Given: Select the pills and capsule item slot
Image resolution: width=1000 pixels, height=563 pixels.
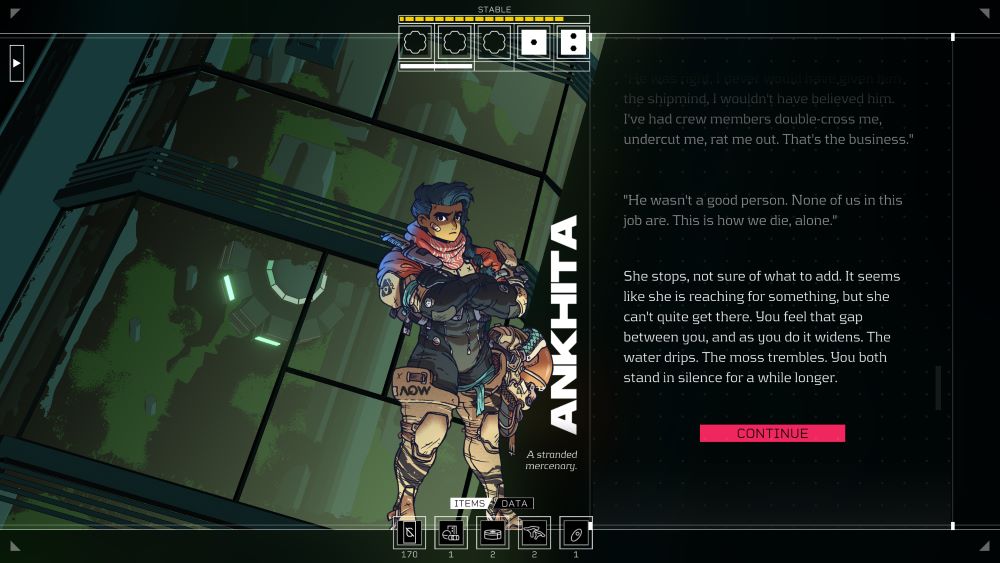Looking at the screenshot, I should click(x=451, y=532).
